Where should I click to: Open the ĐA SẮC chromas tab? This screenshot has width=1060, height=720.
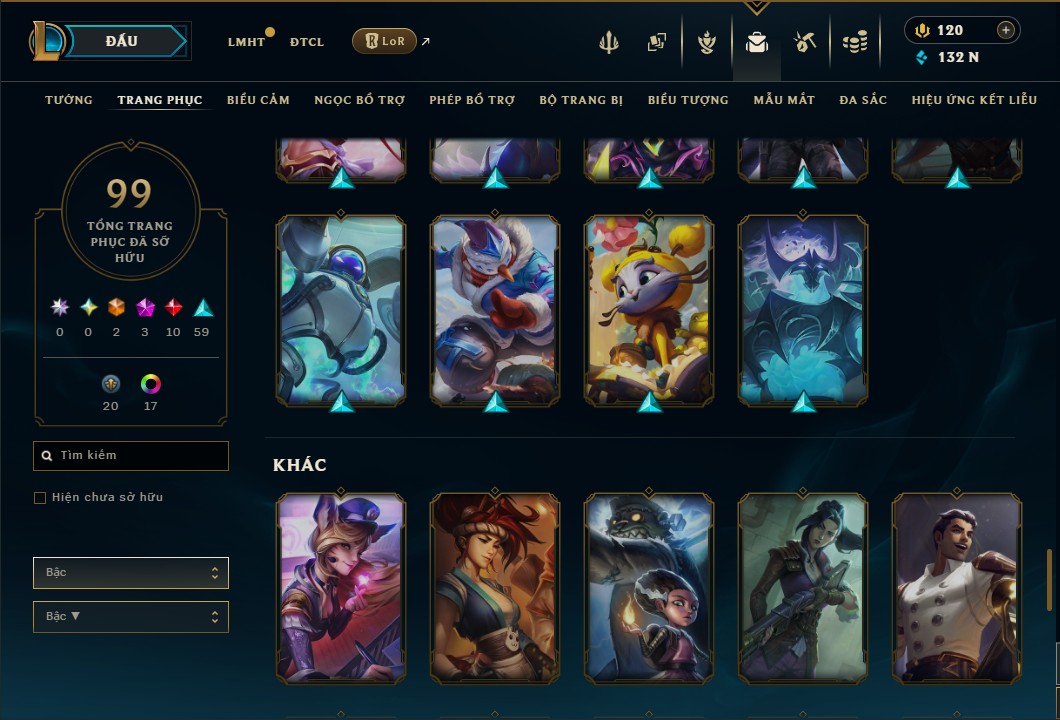coord(863,100)
